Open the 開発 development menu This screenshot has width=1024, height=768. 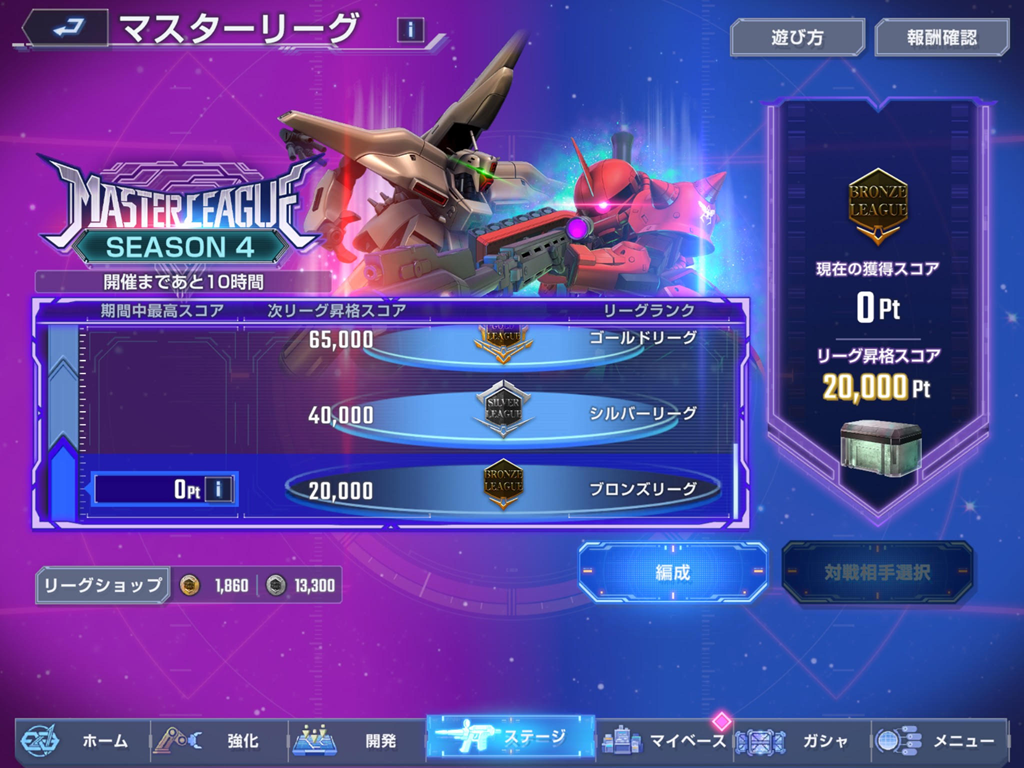[357, 741]
